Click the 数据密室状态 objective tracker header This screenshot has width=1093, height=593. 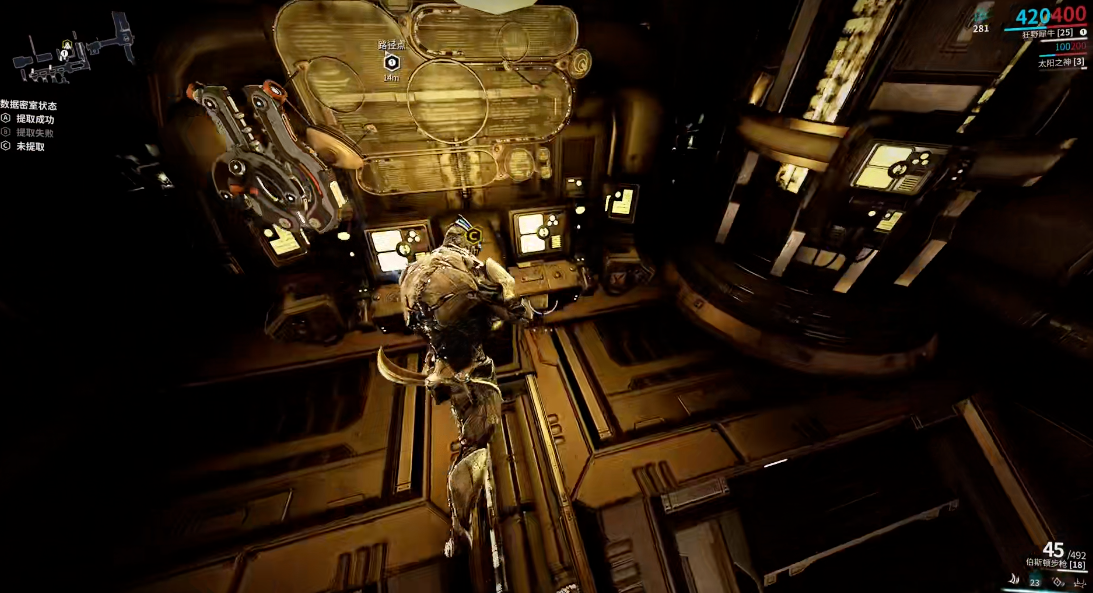pyautogui.click(x=29, y=105)
